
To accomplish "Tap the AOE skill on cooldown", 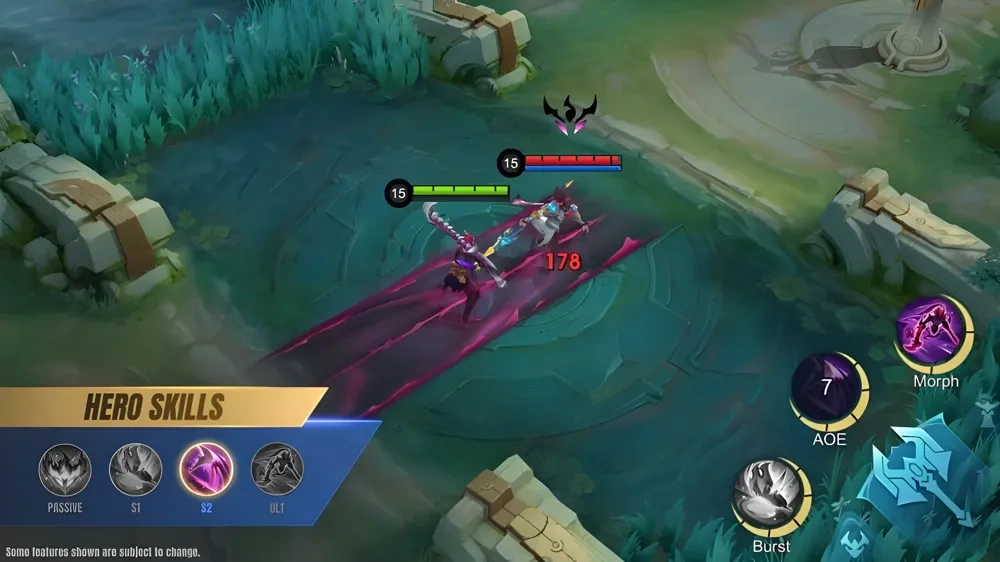I will click(828, 390).
